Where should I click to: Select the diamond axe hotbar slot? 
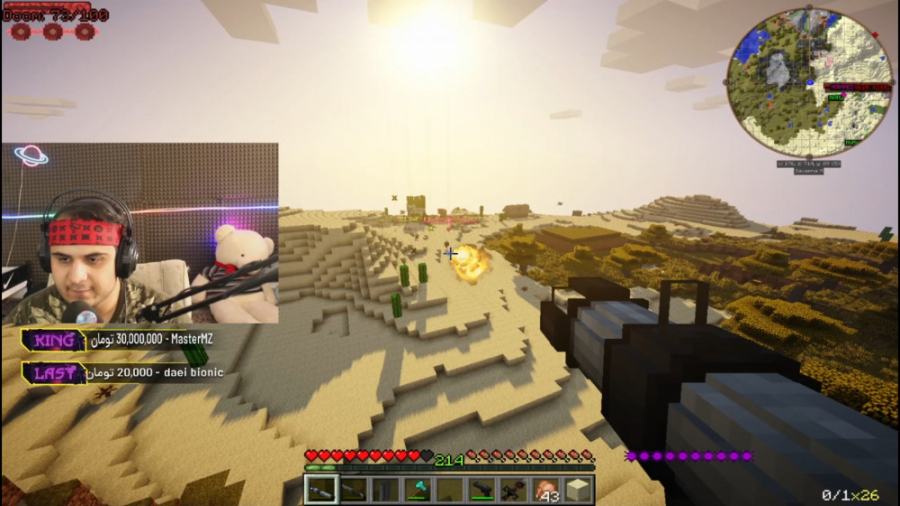tap(417, 490)
